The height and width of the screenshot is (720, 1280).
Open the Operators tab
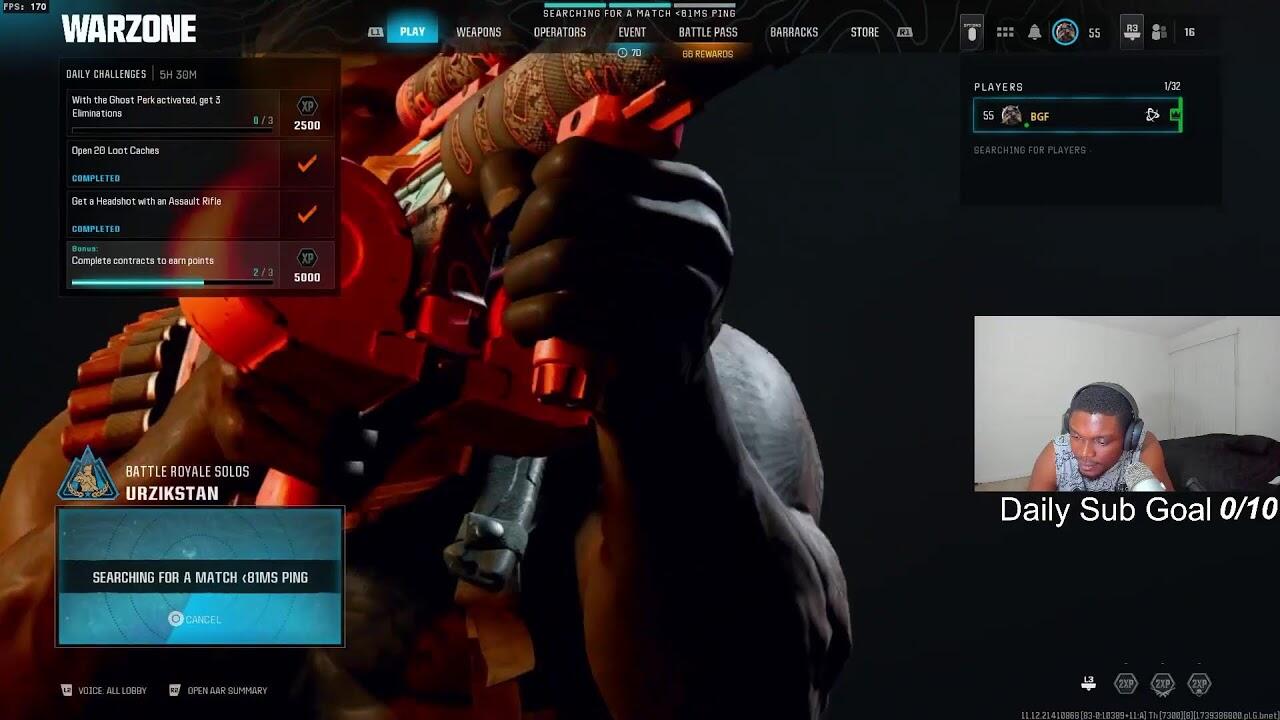pyautogui.click(x=559, y=32)
